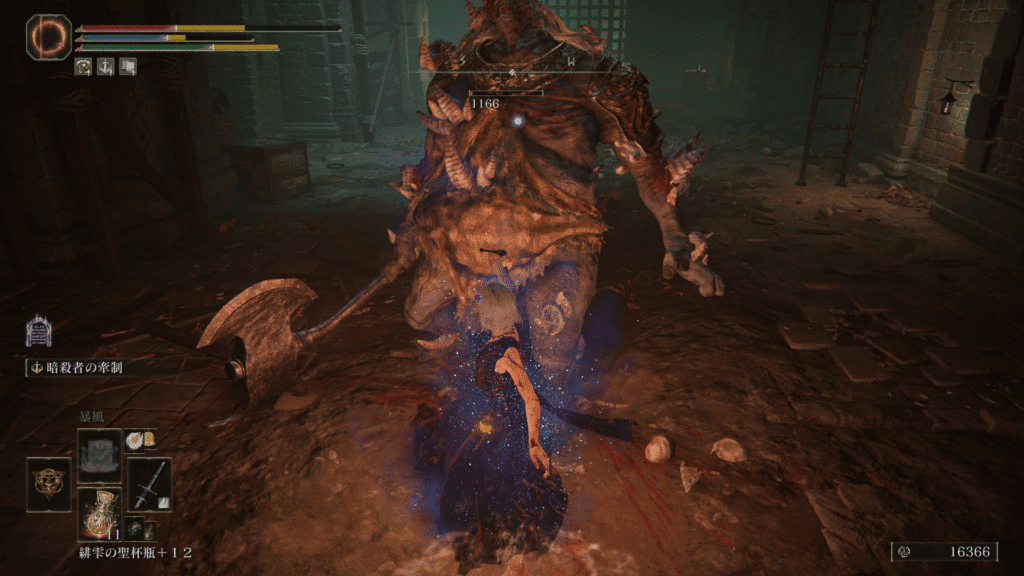Select the Flask of Crimson Tears slot
The width and height of the screenshot is (1024, 576).
(x=99, y=514)
